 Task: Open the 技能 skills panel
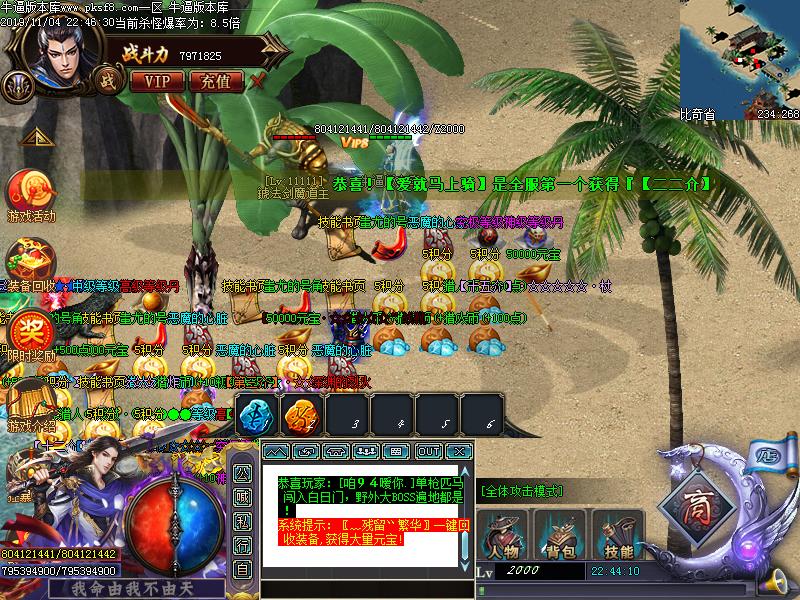click(x=618, y=535)
